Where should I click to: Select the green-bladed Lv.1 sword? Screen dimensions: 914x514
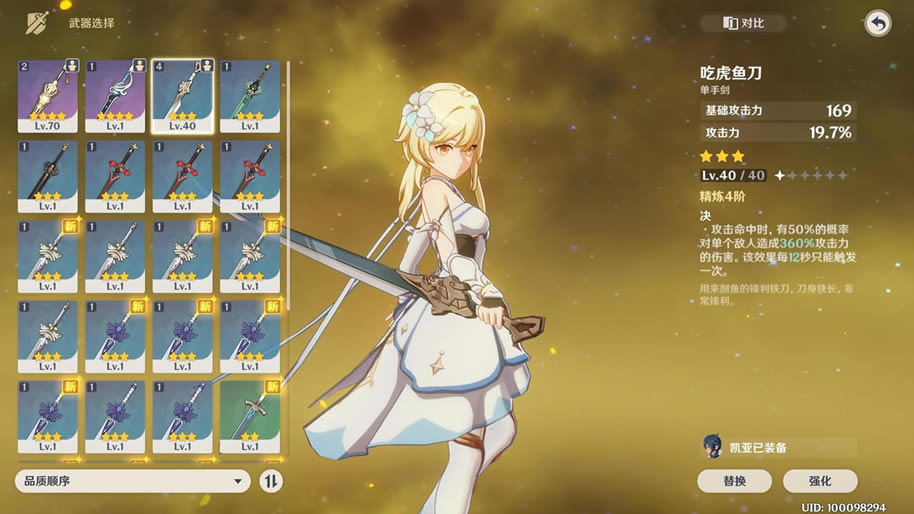[249, 95]
